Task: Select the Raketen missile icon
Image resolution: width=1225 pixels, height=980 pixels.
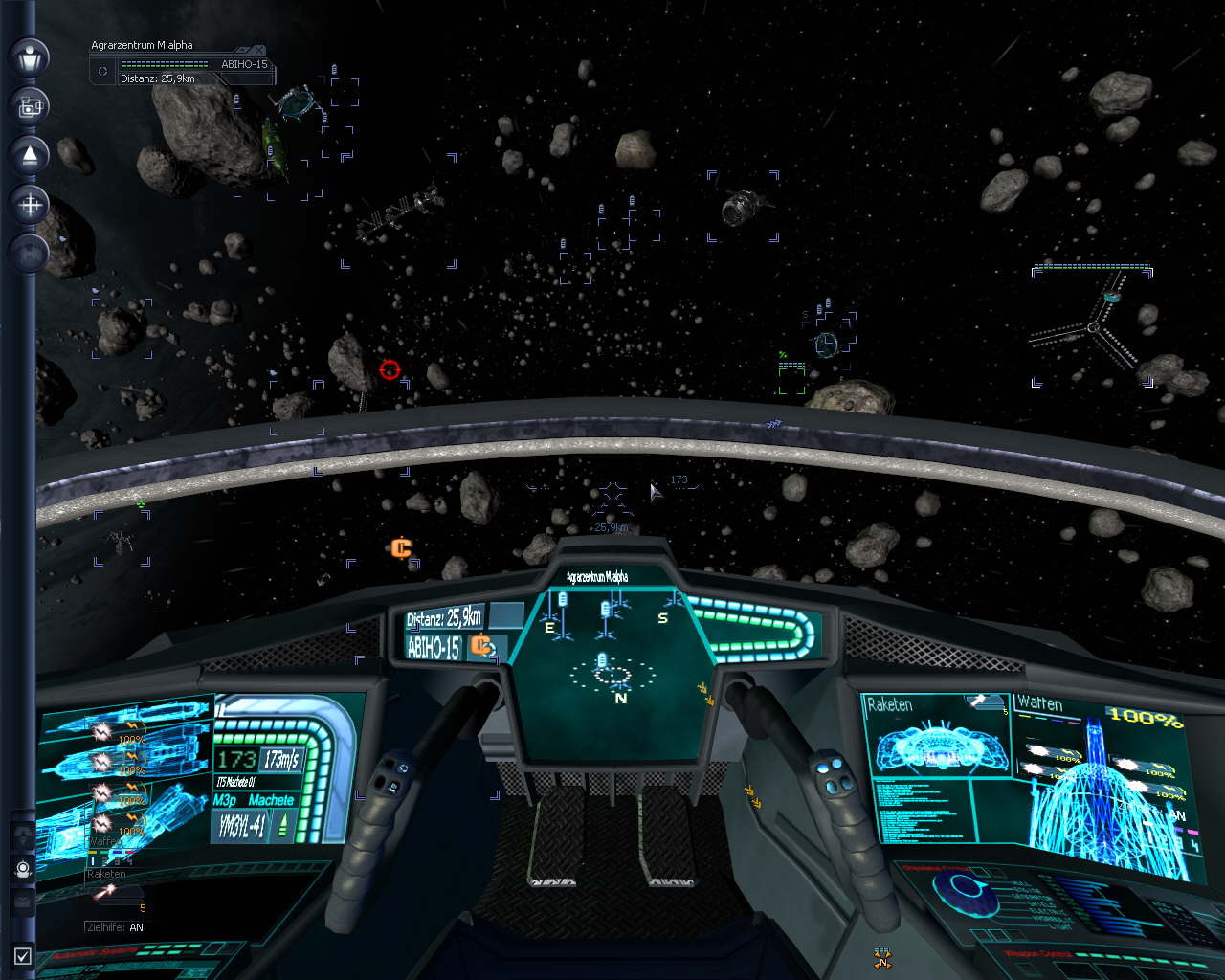Action: coord(104,892)
